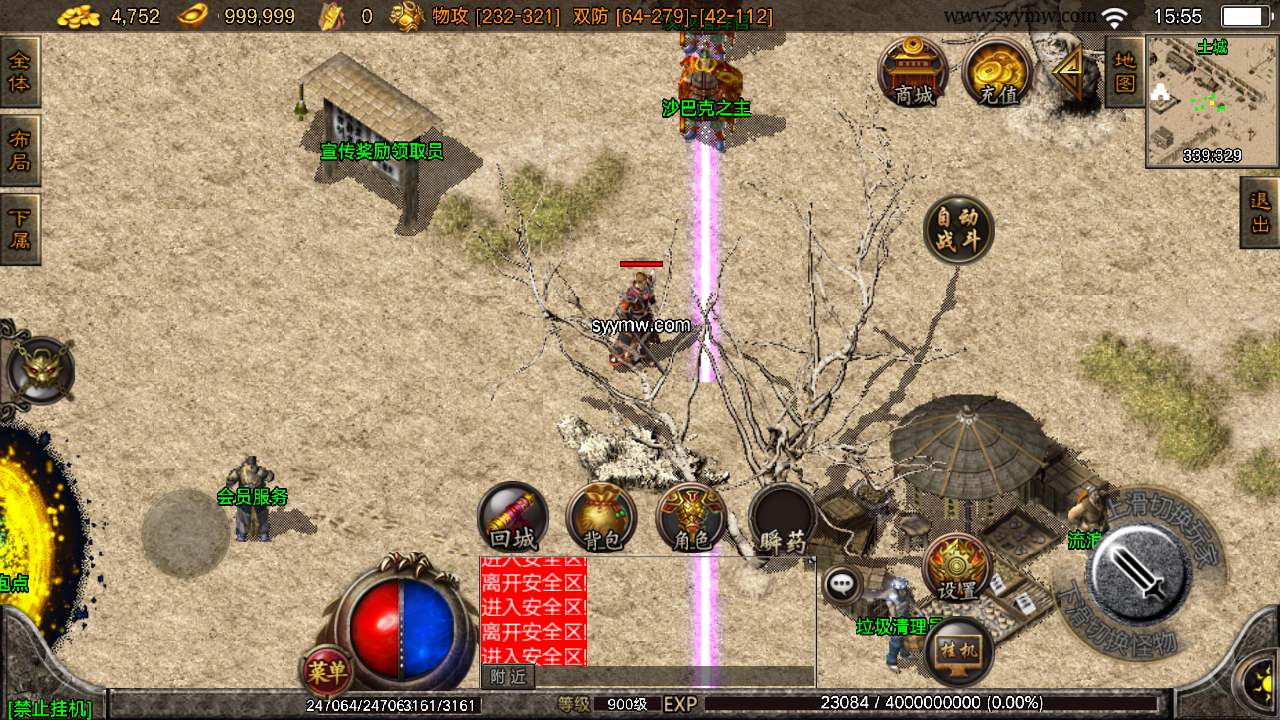Select the 下属 side tab
Screen dimensions: 1280x720
pos(19,229)
